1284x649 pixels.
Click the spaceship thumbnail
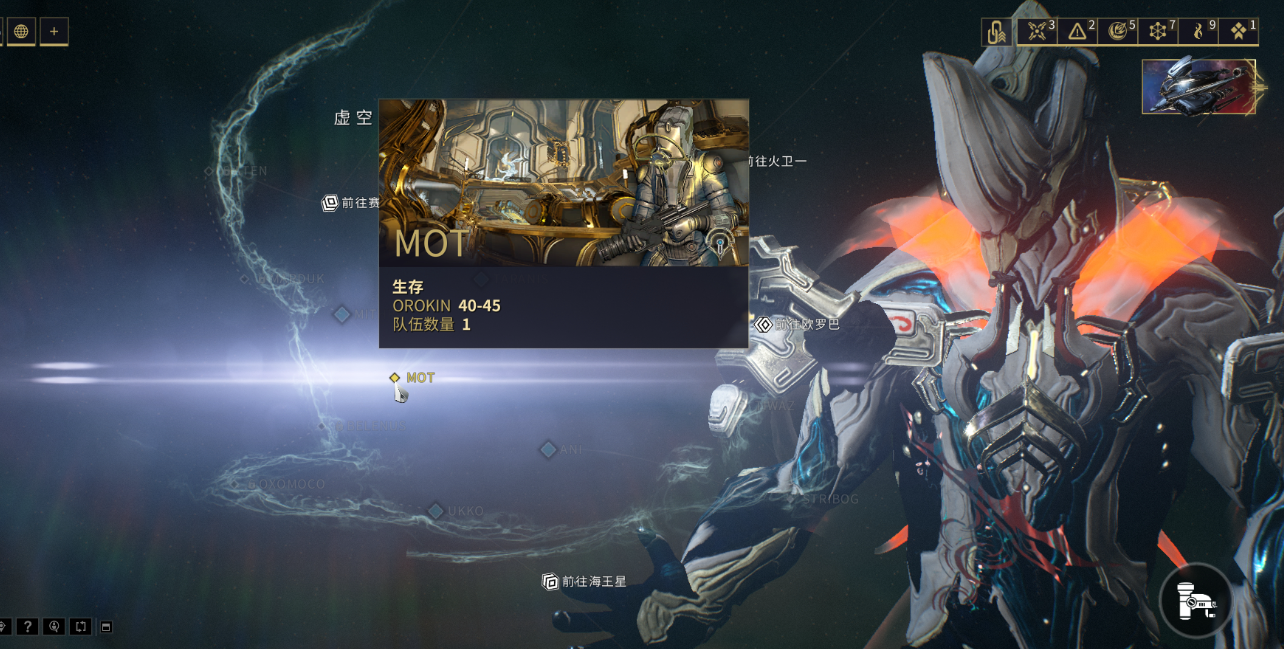[x=1198, y=87]
